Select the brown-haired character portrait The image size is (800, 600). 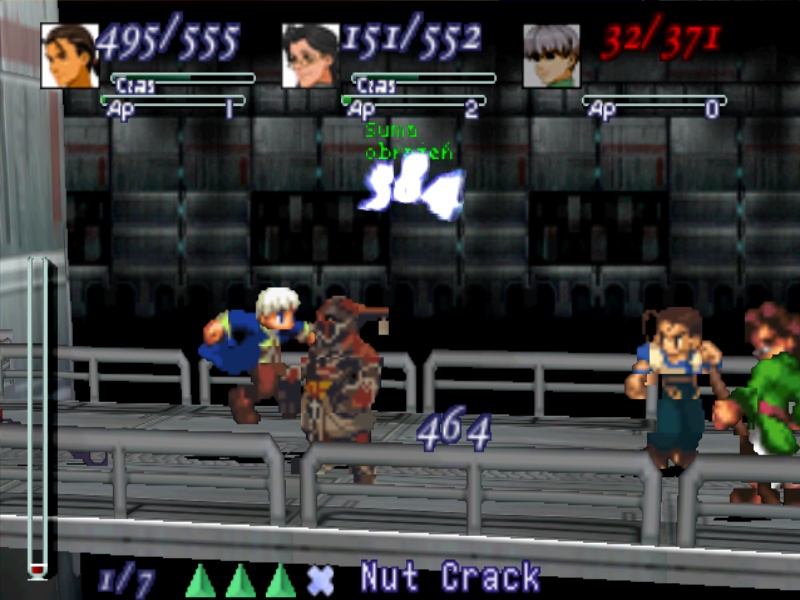click(x=69, y=56)
